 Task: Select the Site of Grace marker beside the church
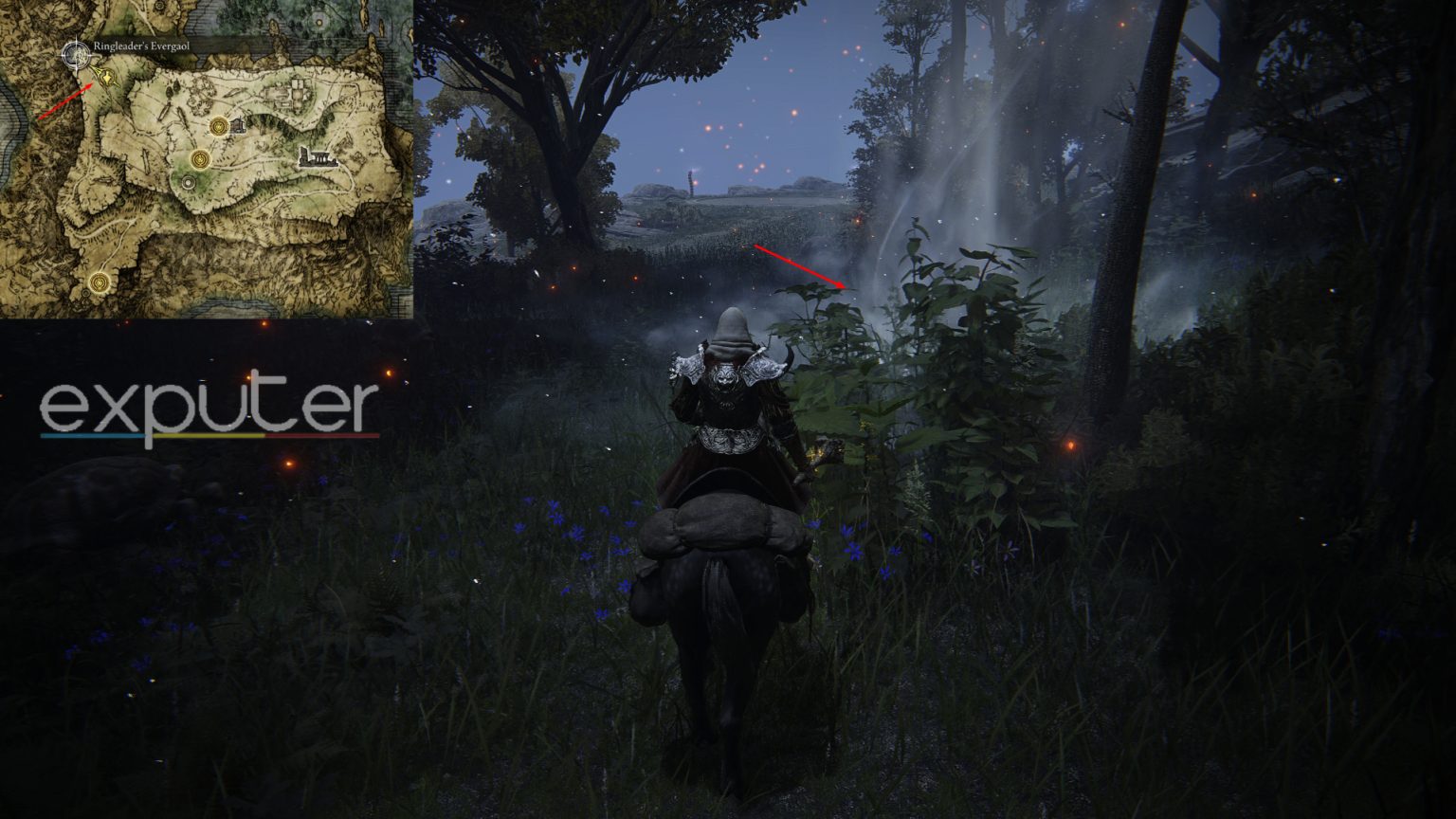pyautogui.click(x=218, y=126)
